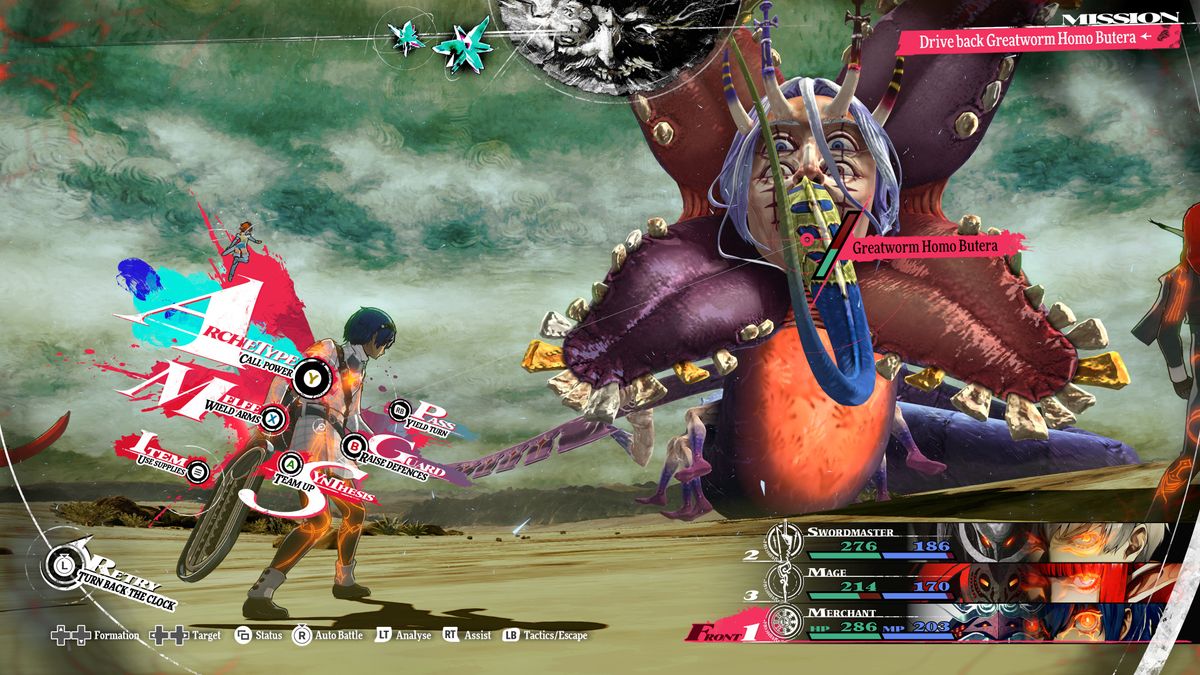The image size is (1200, 675).
Task: Toggle Auto Battle
Action: click(328, 635)
